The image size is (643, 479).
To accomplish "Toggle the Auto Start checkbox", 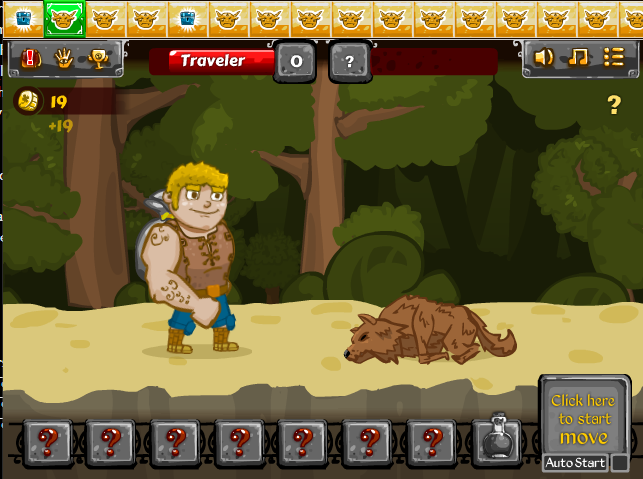I will pyautogui.click(x=620, y=463).
